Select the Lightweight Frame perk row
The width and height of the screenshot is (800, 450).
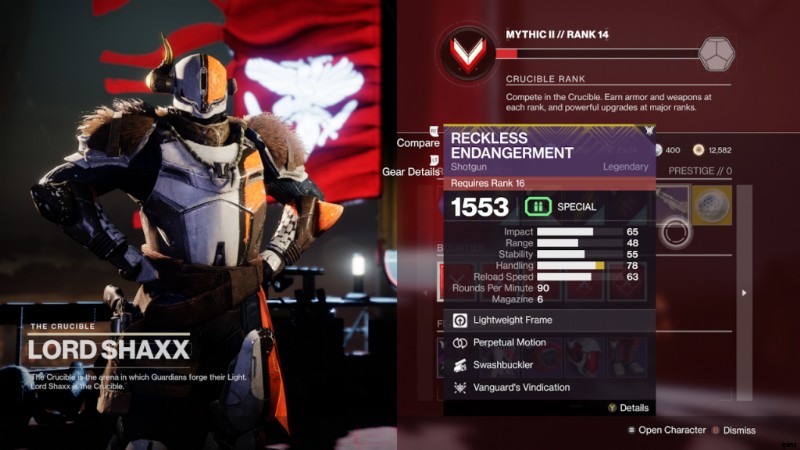pos(549,320)
